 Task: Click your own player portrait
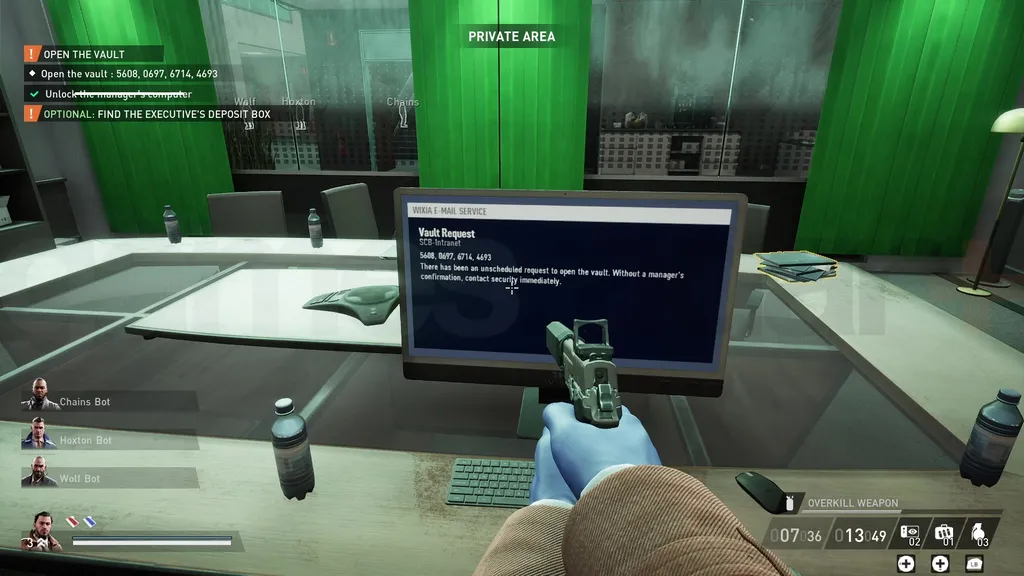45,530
